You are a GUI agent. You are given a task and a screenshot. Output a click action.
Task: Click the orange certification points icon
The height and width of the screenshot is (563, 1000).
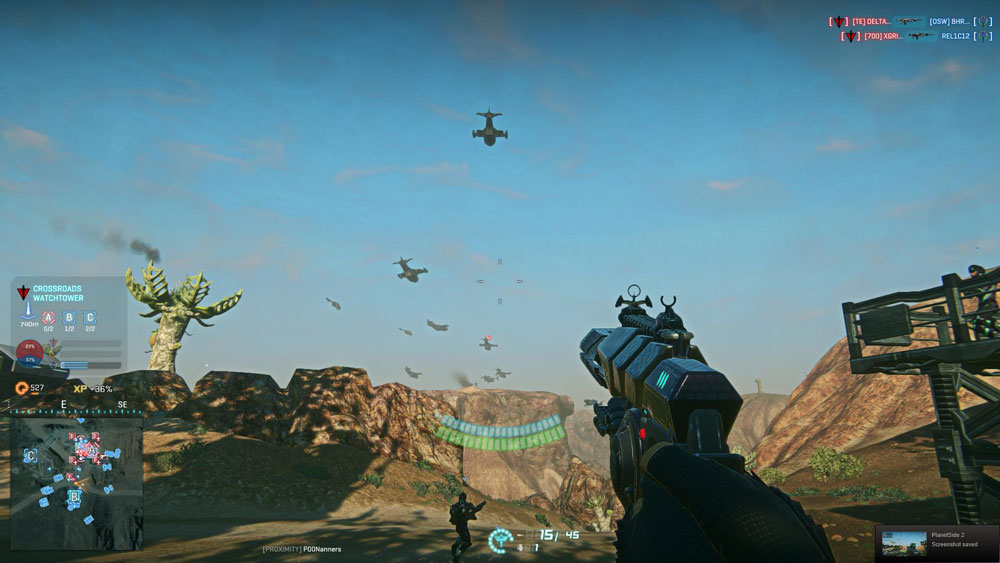(22, 388)
